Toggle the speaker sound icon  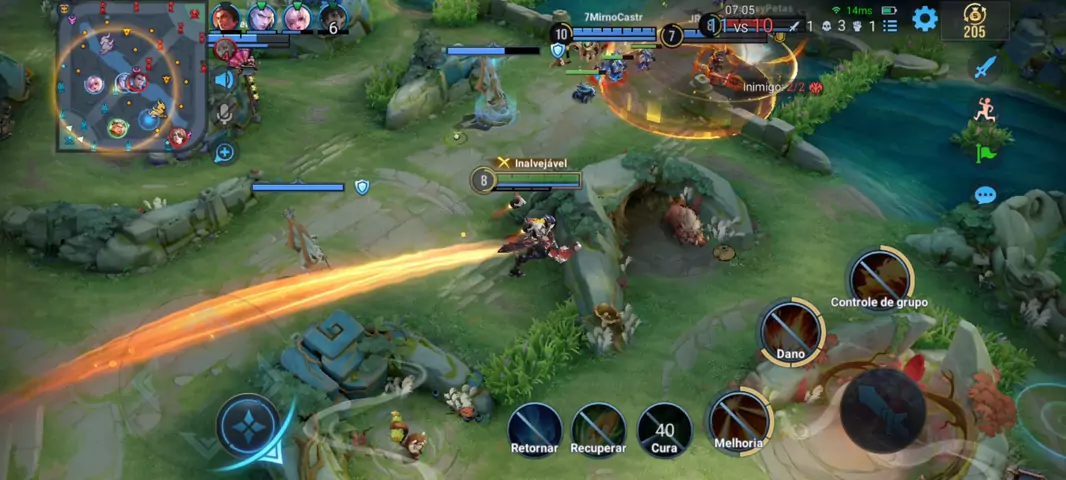pyautogui.click(x=224, y=79)
